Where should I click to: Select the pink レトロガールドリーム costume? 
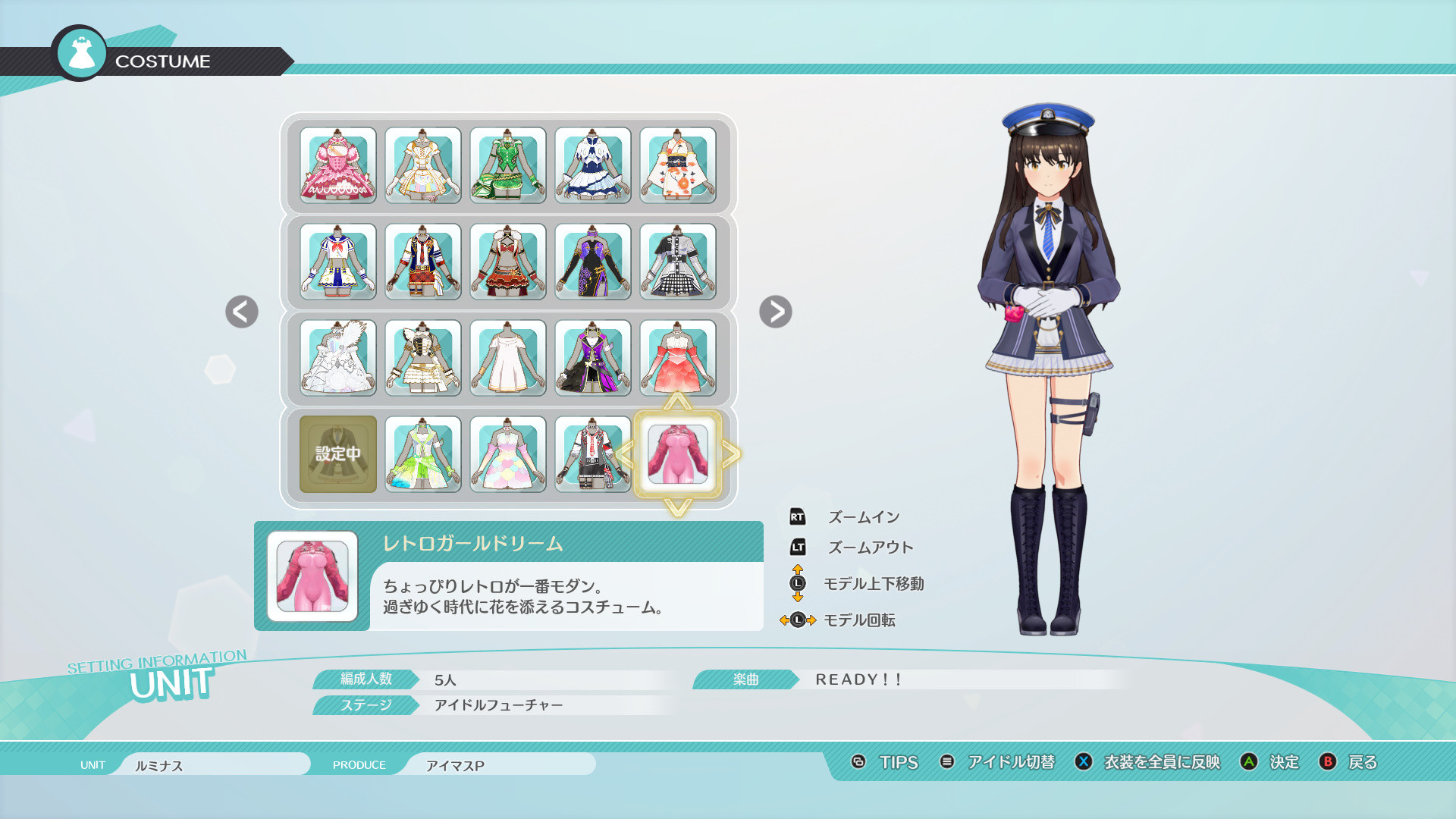(x=677, y=455)
